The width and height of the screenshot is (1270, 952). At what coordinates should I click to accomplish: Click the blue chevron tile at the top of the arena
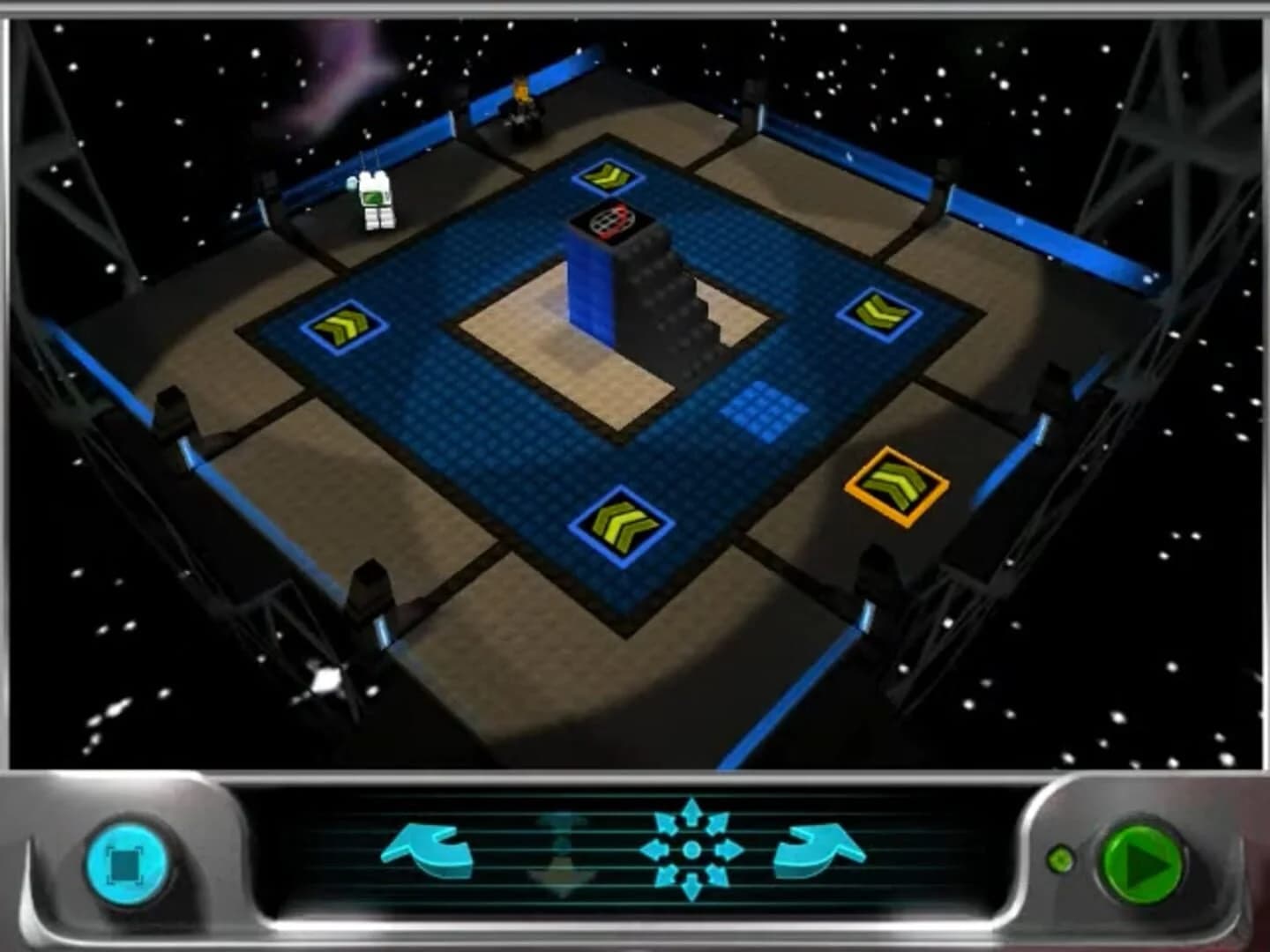(609, 176)
